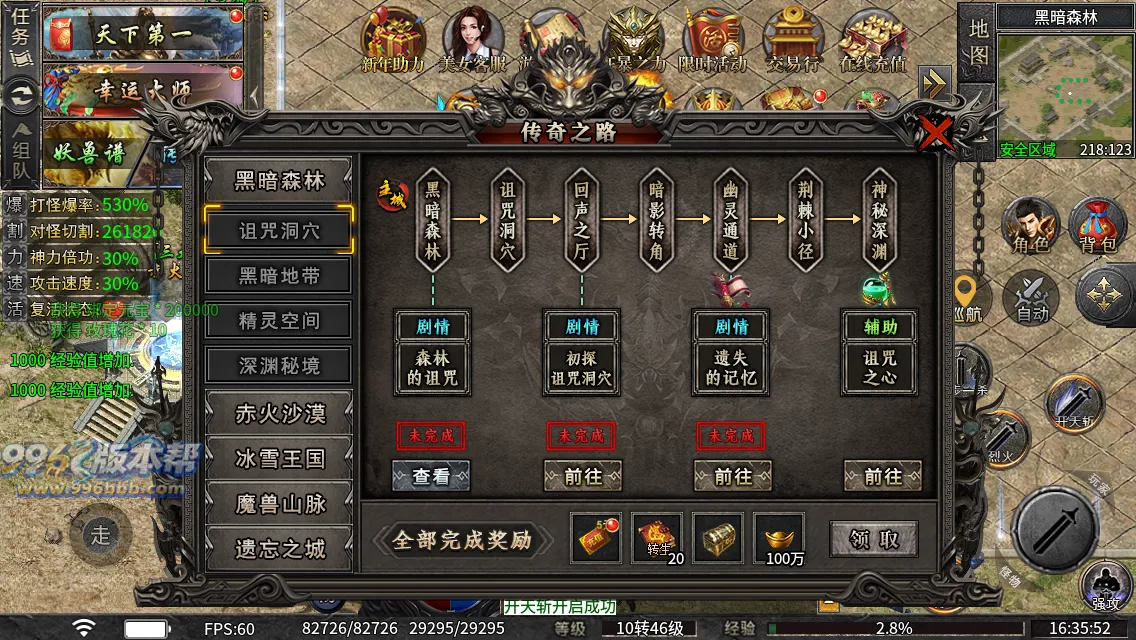Click 前往 under the 遗失的记忆 quest

pyautogui.click(x=732, y=477)
